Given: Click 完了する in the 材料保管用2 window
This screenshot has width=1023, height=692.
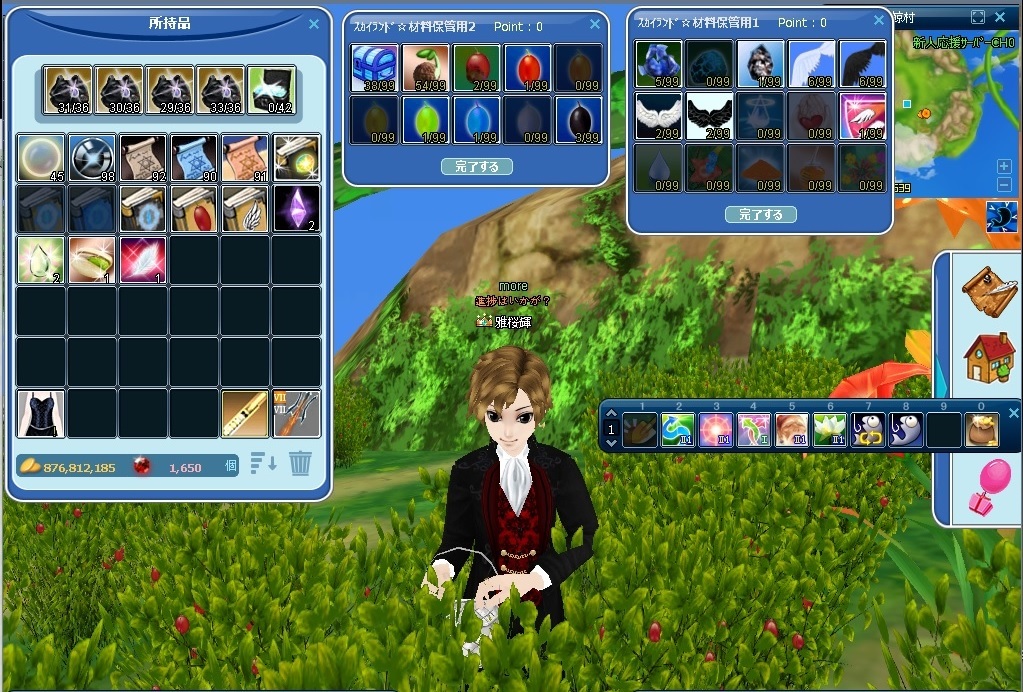Looking at the screenshot, I should pyautogui.click(x=476, y=167).
